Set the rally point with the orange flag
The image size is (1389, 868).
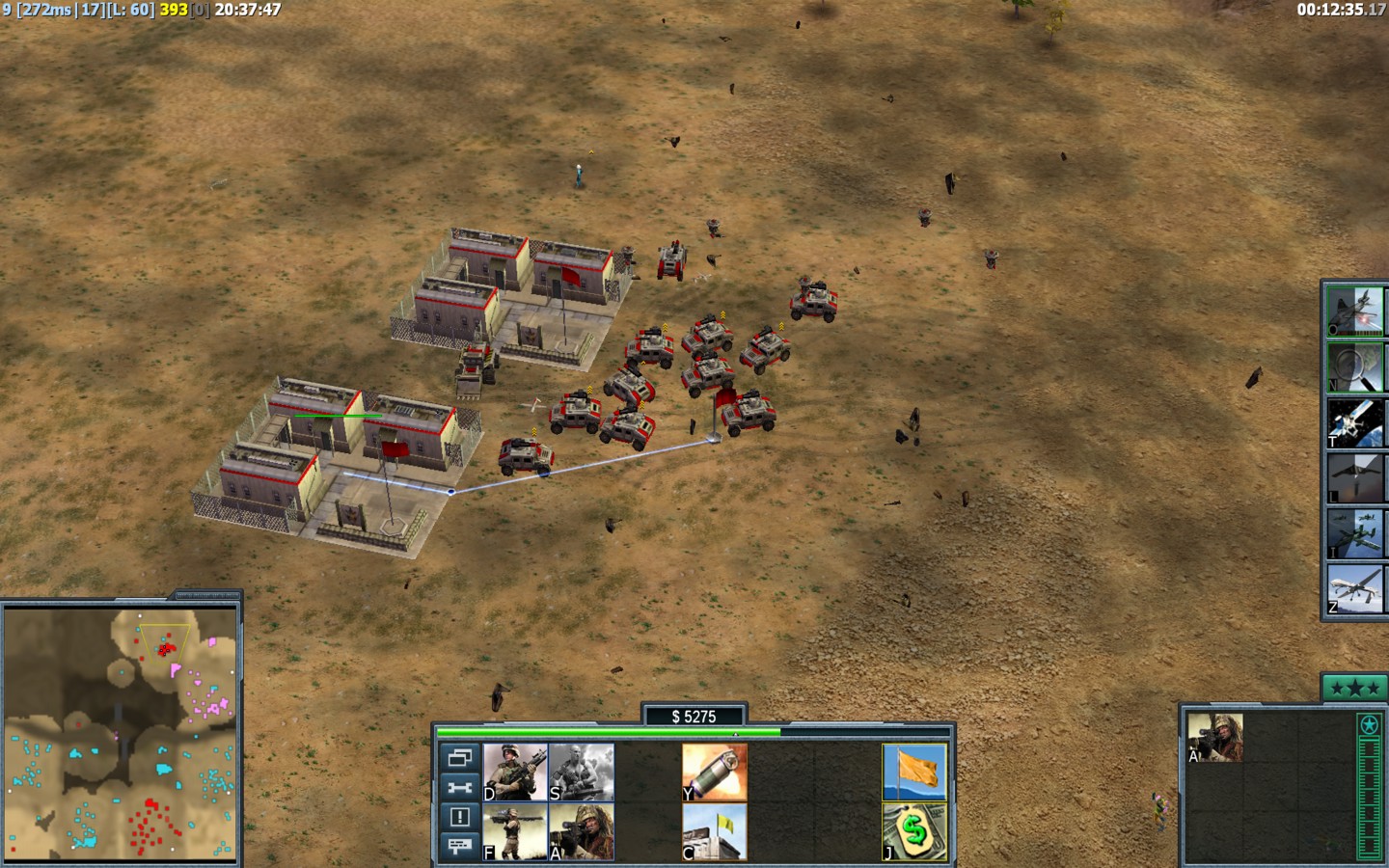(x=914, y=773)
